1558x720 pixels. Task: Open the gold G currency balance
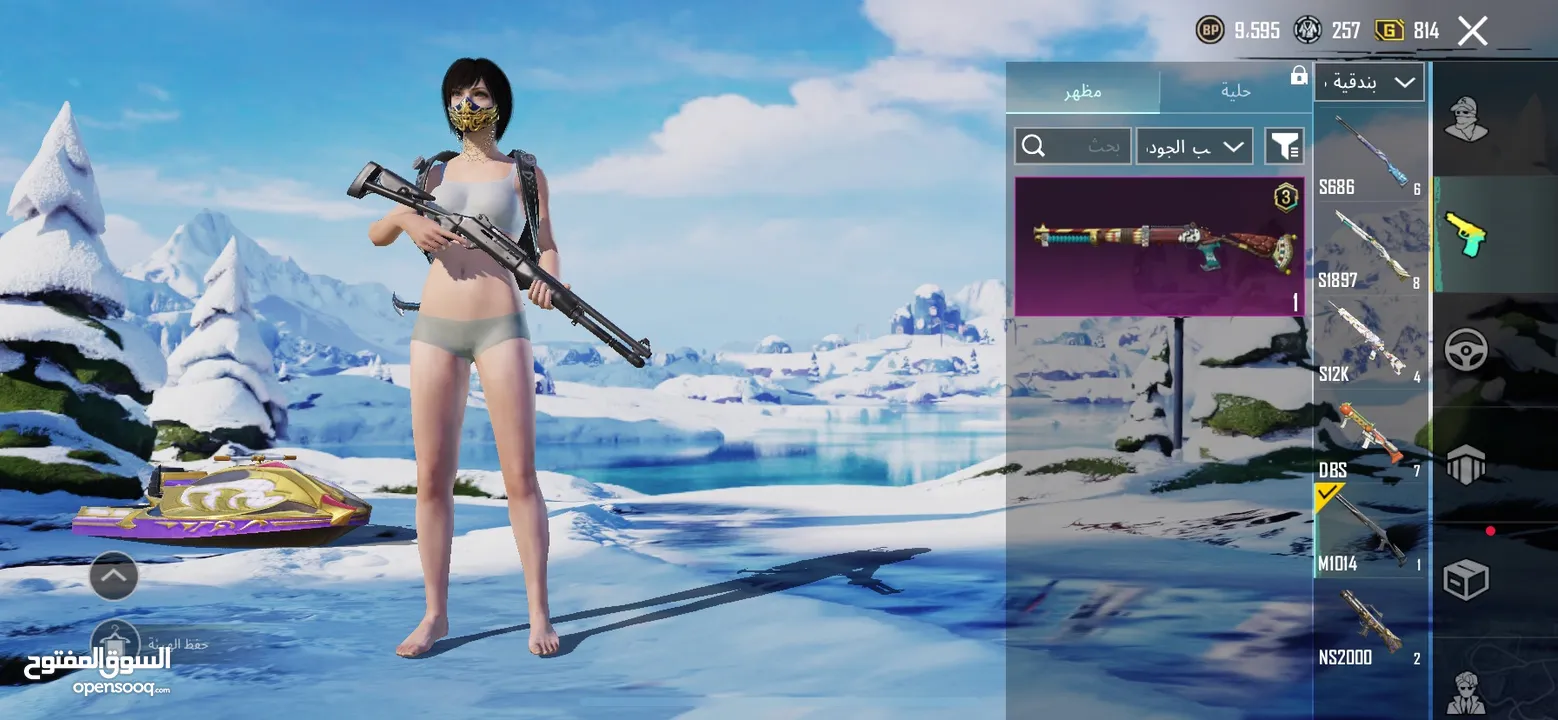click(x=1408, y=31)
